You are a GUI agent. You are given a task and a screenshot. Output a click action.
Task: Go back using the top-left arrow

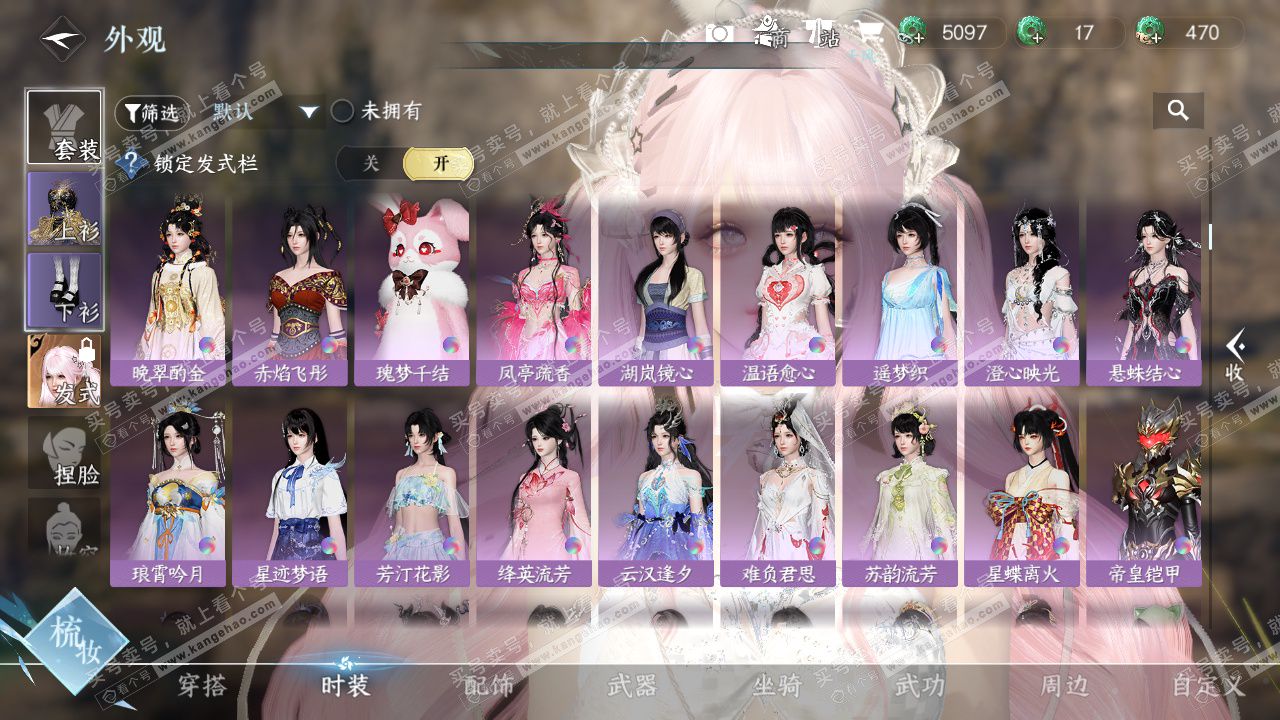[60, 40]
